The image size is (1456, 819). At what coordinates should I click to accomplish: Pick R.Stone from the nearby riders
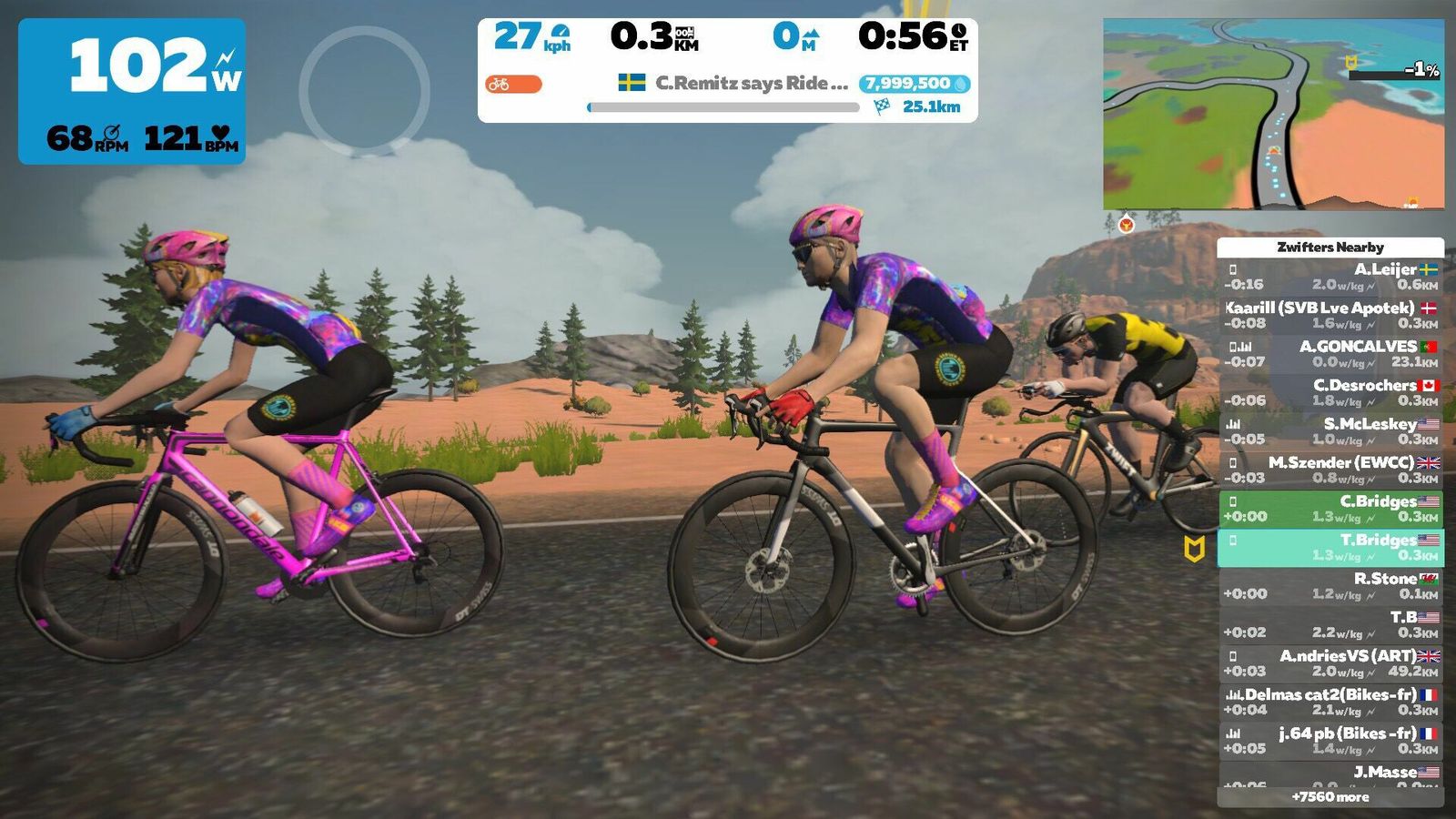click(1330, 586)
